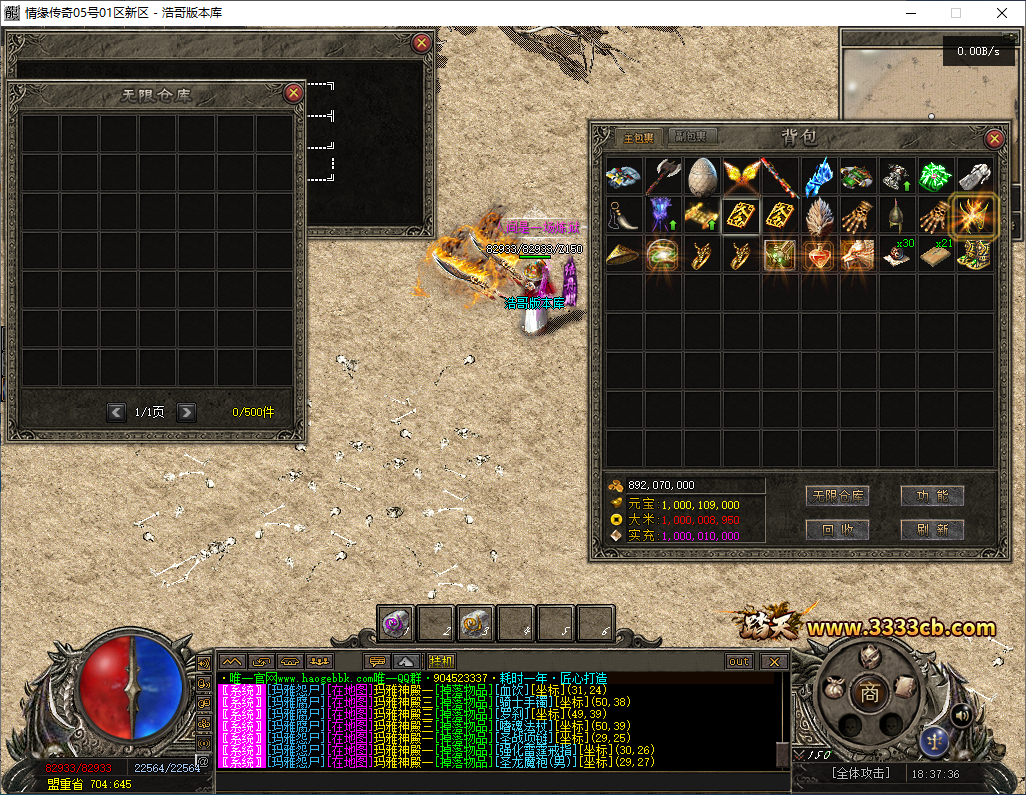Close the 背包 backpack window

pos(994,139)
